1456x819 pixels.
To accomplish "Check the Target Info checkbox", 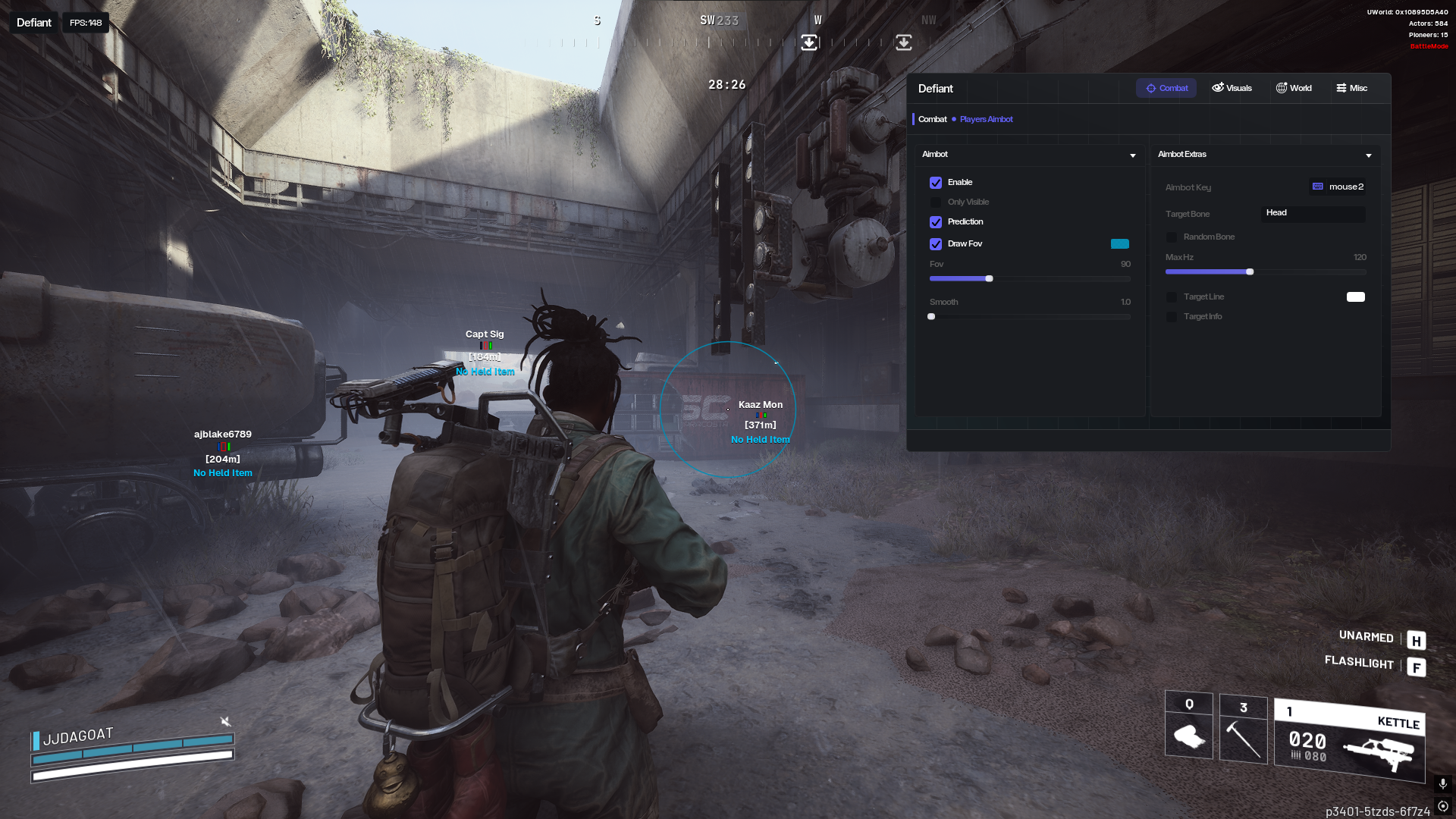I will [1172, 317].
